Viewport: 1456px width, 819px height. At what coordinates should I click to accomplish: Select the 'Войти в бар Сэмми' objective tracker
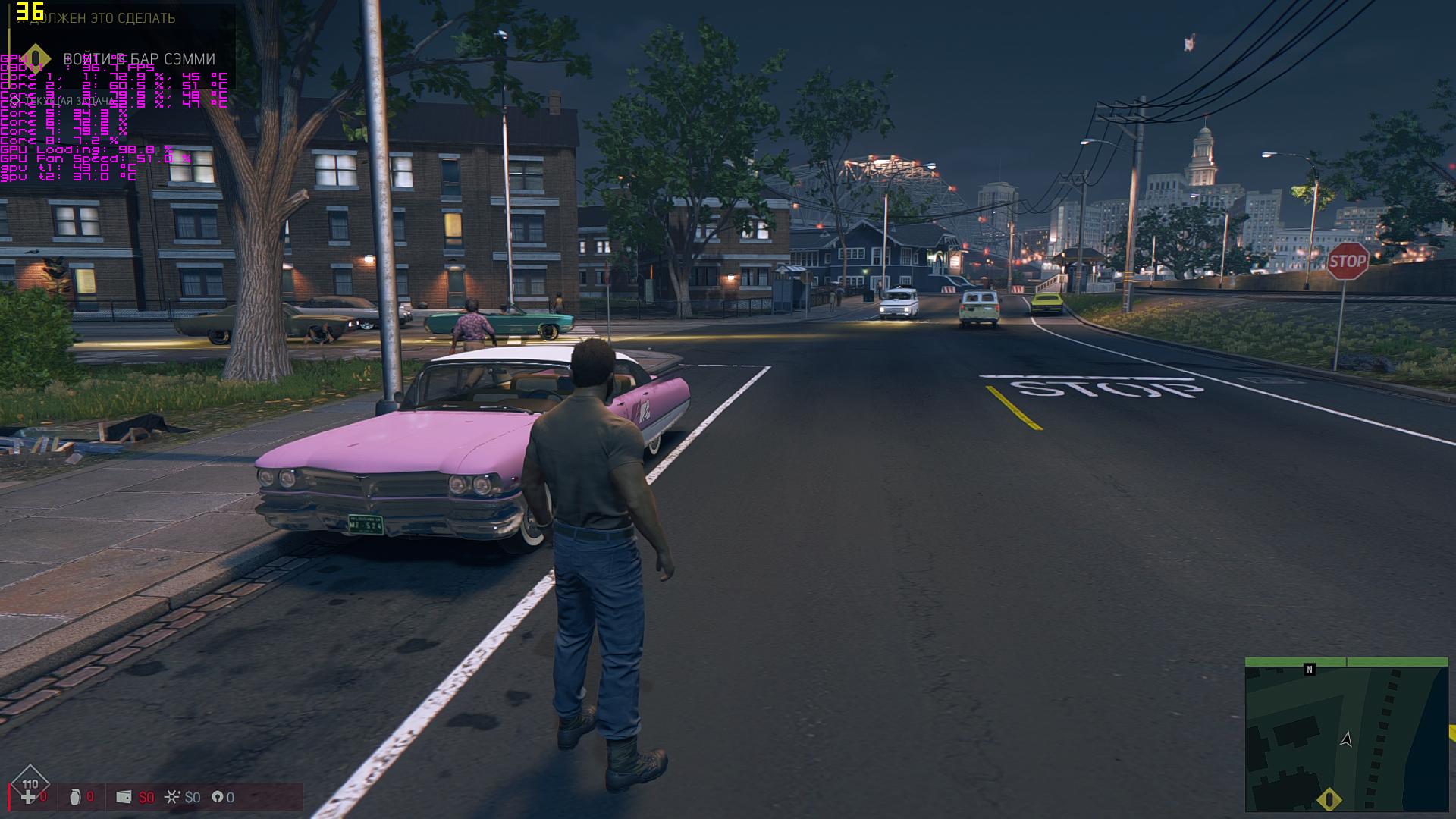[139, 59]
